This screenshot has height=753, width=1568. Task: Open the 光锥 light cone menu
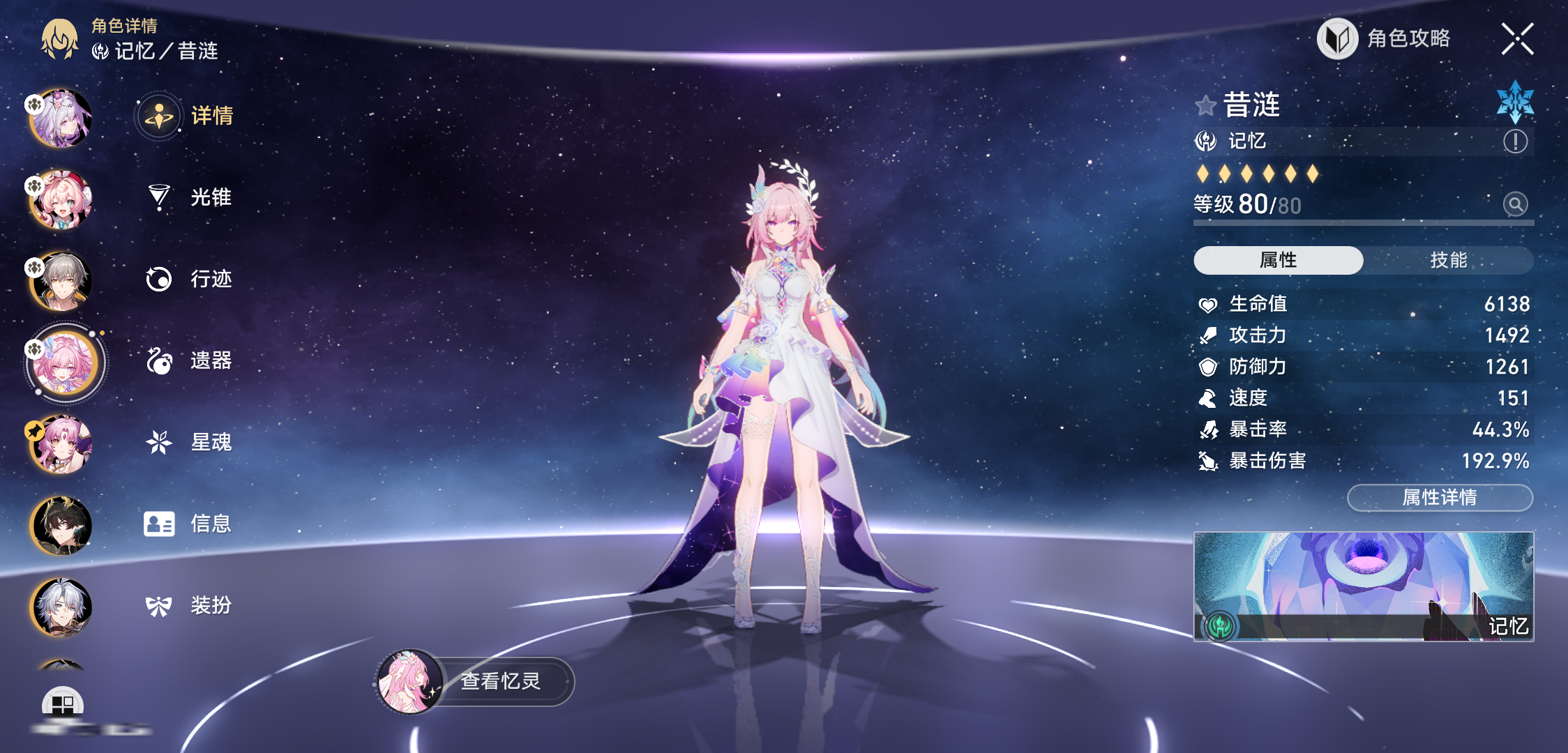(190, 197)
